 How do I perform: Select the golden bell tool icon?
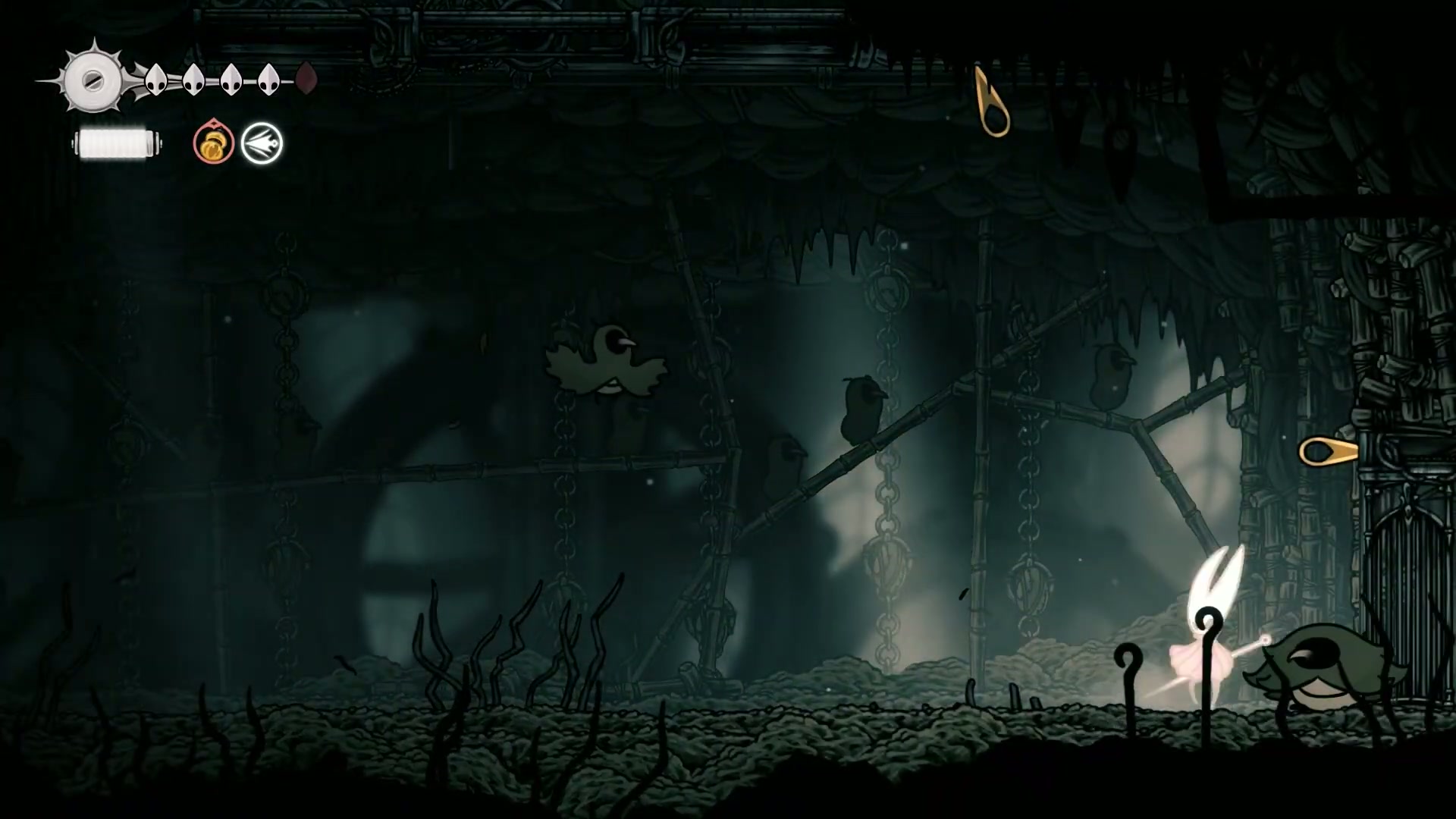(213, 143)
